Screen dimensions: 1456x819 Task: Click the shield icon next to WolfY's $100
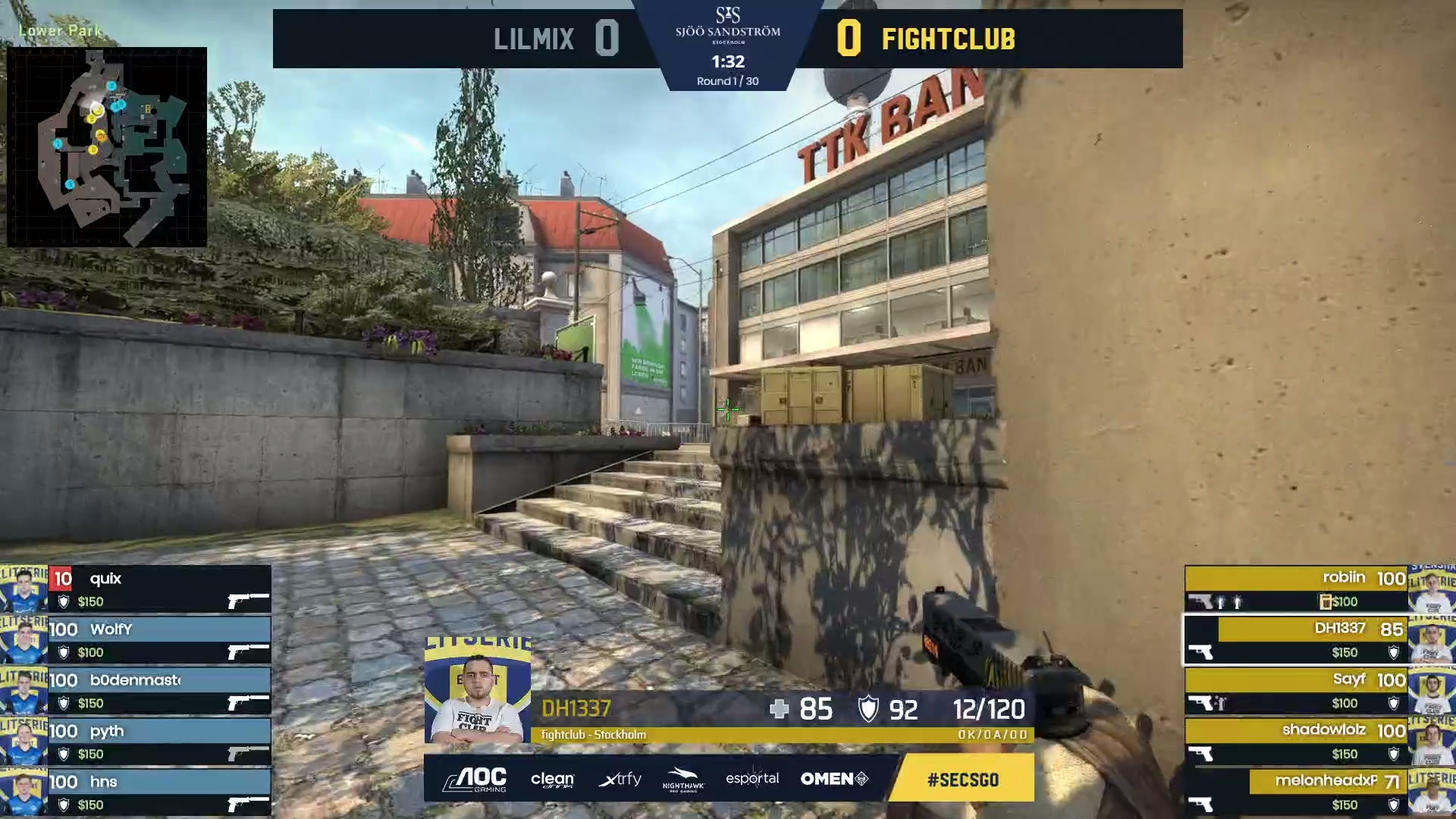pos(62,652)
